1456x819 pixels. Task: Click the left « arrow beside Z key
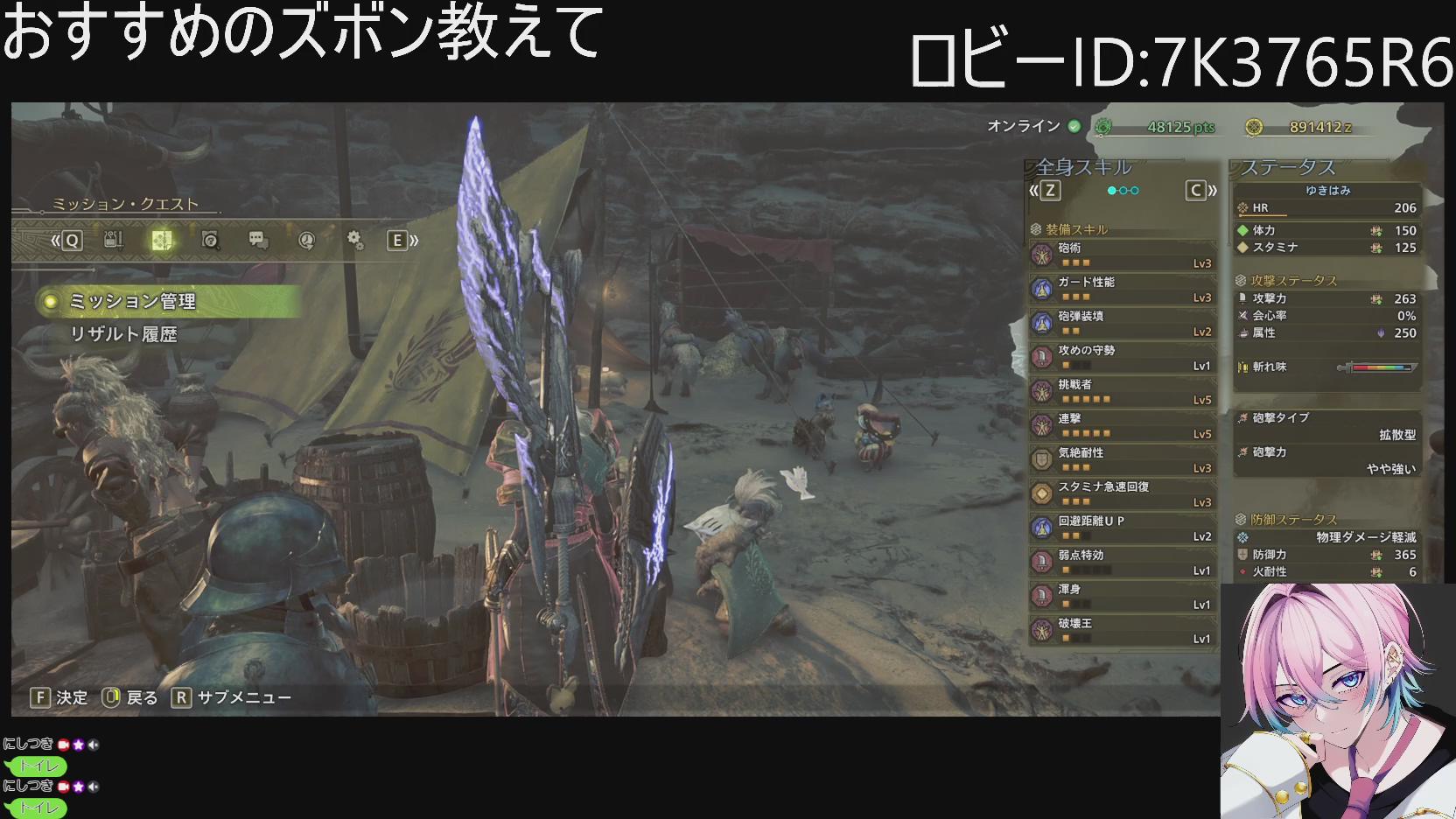1032,189
